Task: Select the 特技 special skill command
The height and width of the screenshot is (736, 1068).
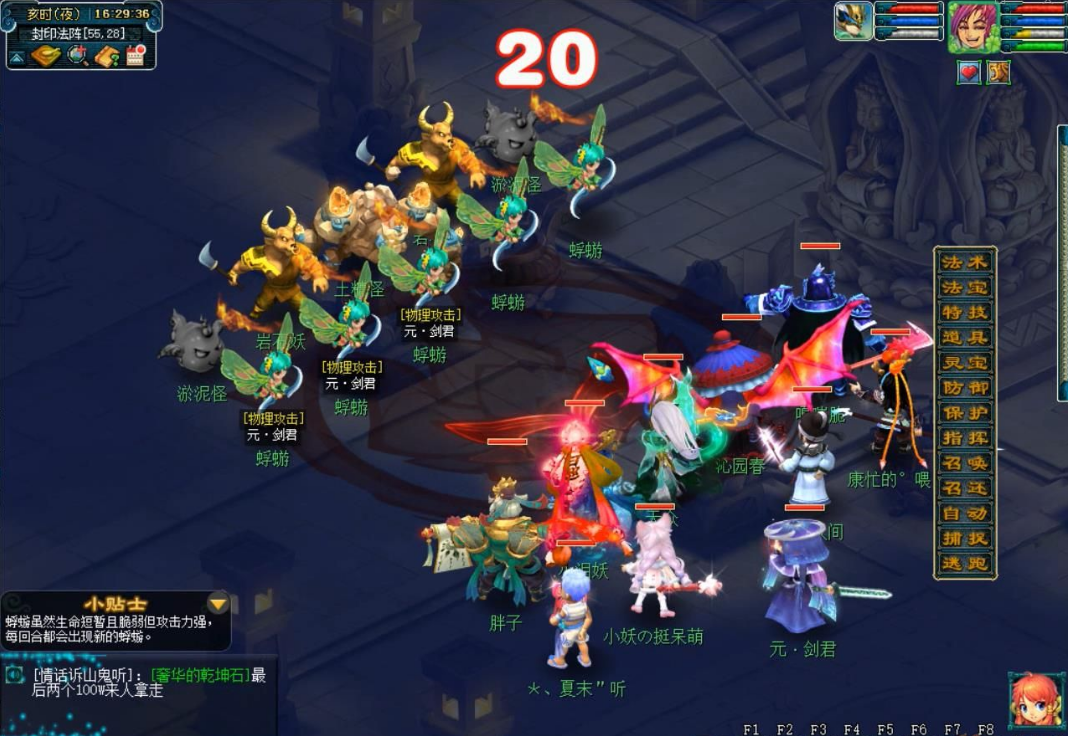Action: [x=964, y=312]
